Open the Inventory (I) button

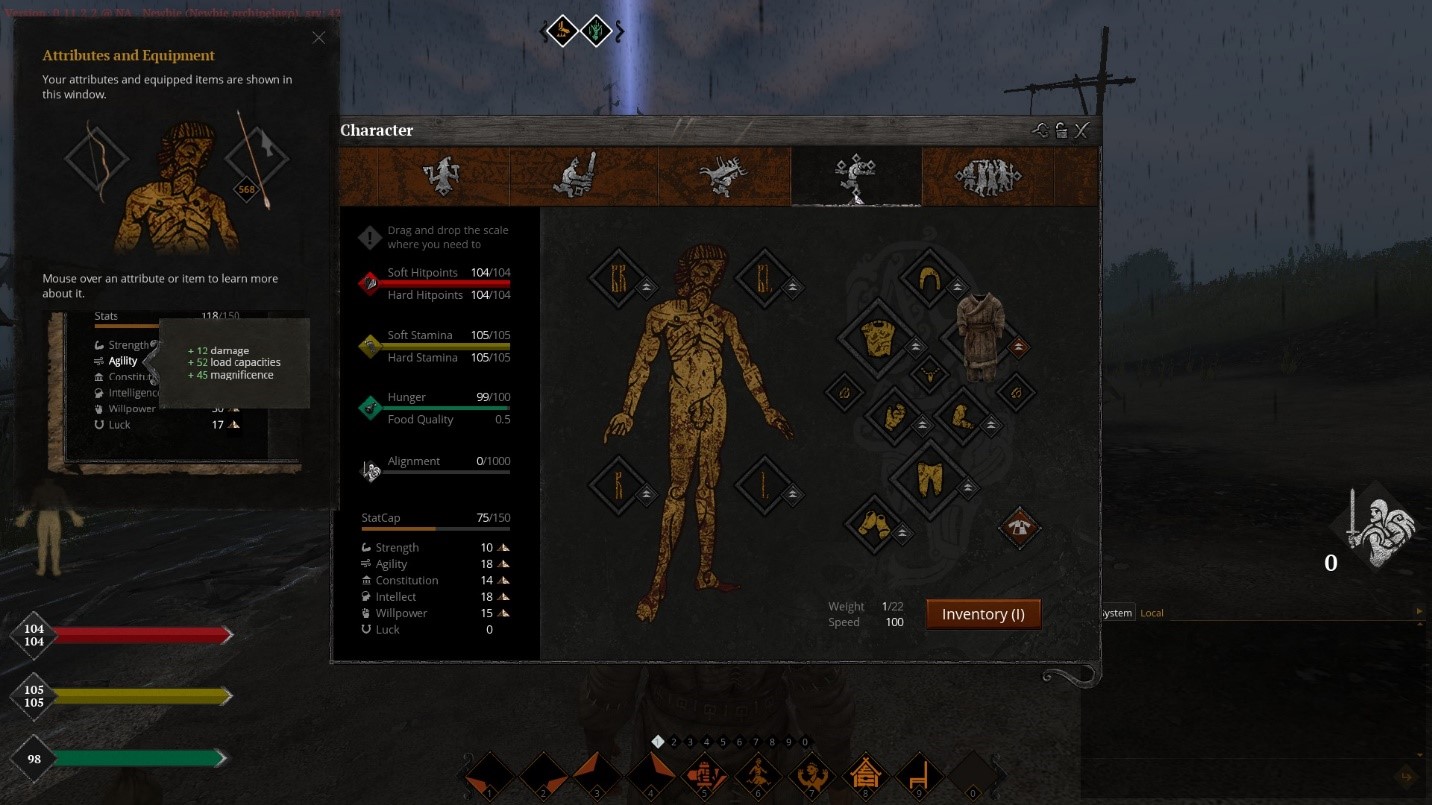(x=983, y=614)
